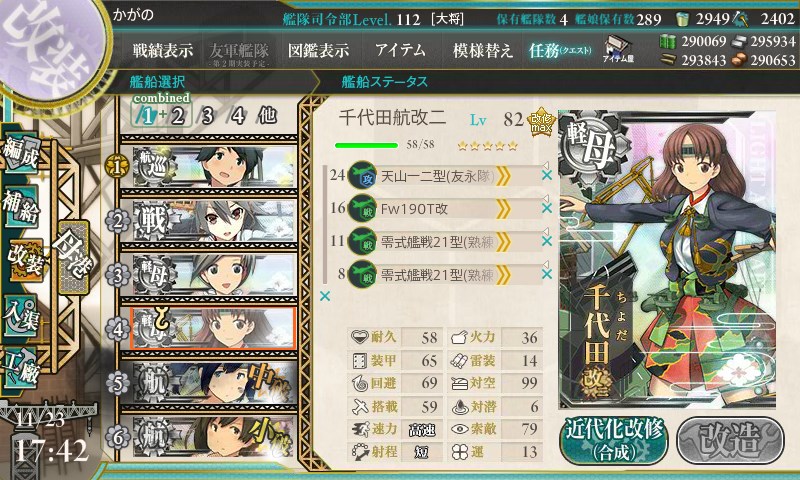Switch to fleet 4 tab
The image size is (800, 480).
tap(238, 115)
